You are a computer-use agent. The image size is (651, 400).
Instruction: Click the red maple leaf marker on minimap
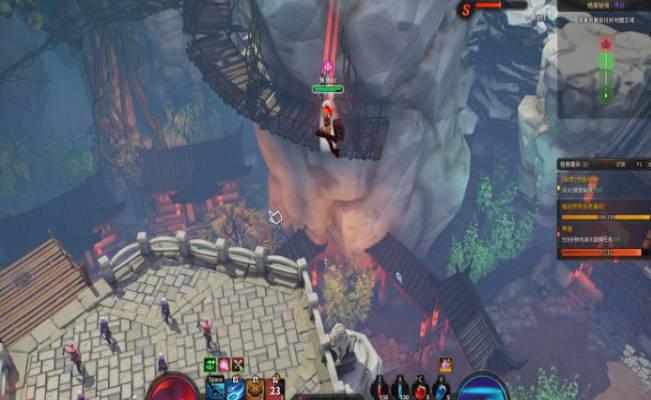click(x=604, y=44)
